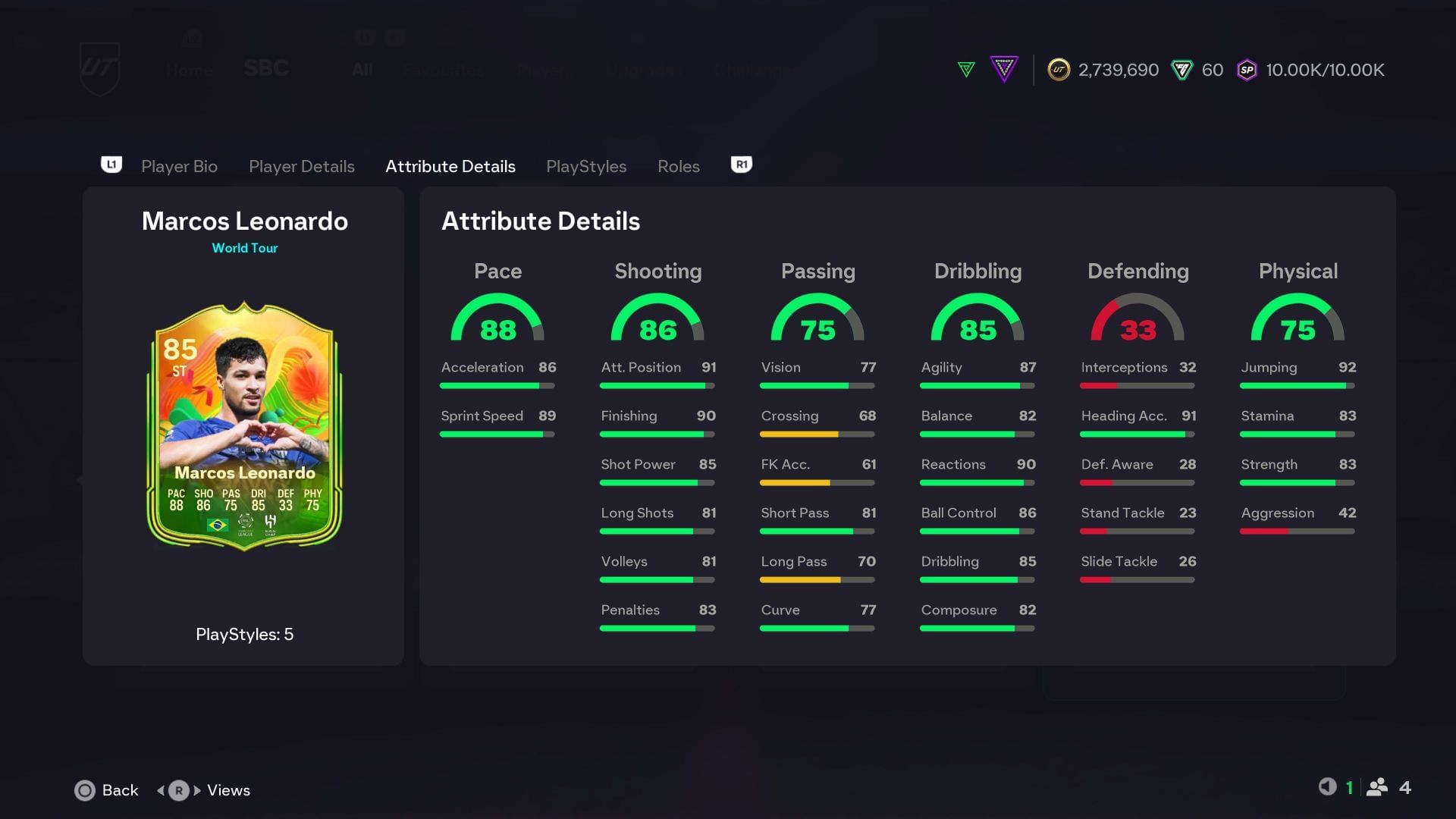Click the L1 shoulder button icon
The width and height of the screenshot is (1456, 819).
pyautogui.click(x=111, y=165)
